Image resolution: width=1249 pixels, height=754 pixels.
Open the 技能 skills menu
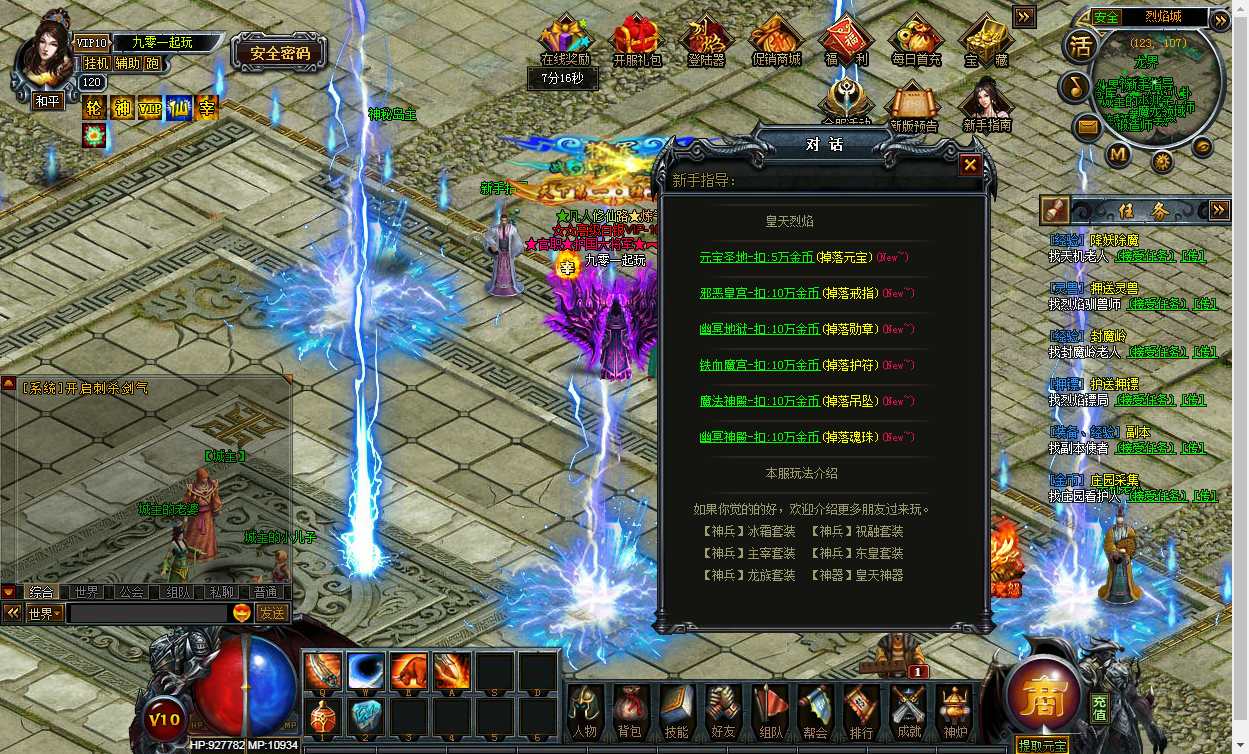[676, 710]
